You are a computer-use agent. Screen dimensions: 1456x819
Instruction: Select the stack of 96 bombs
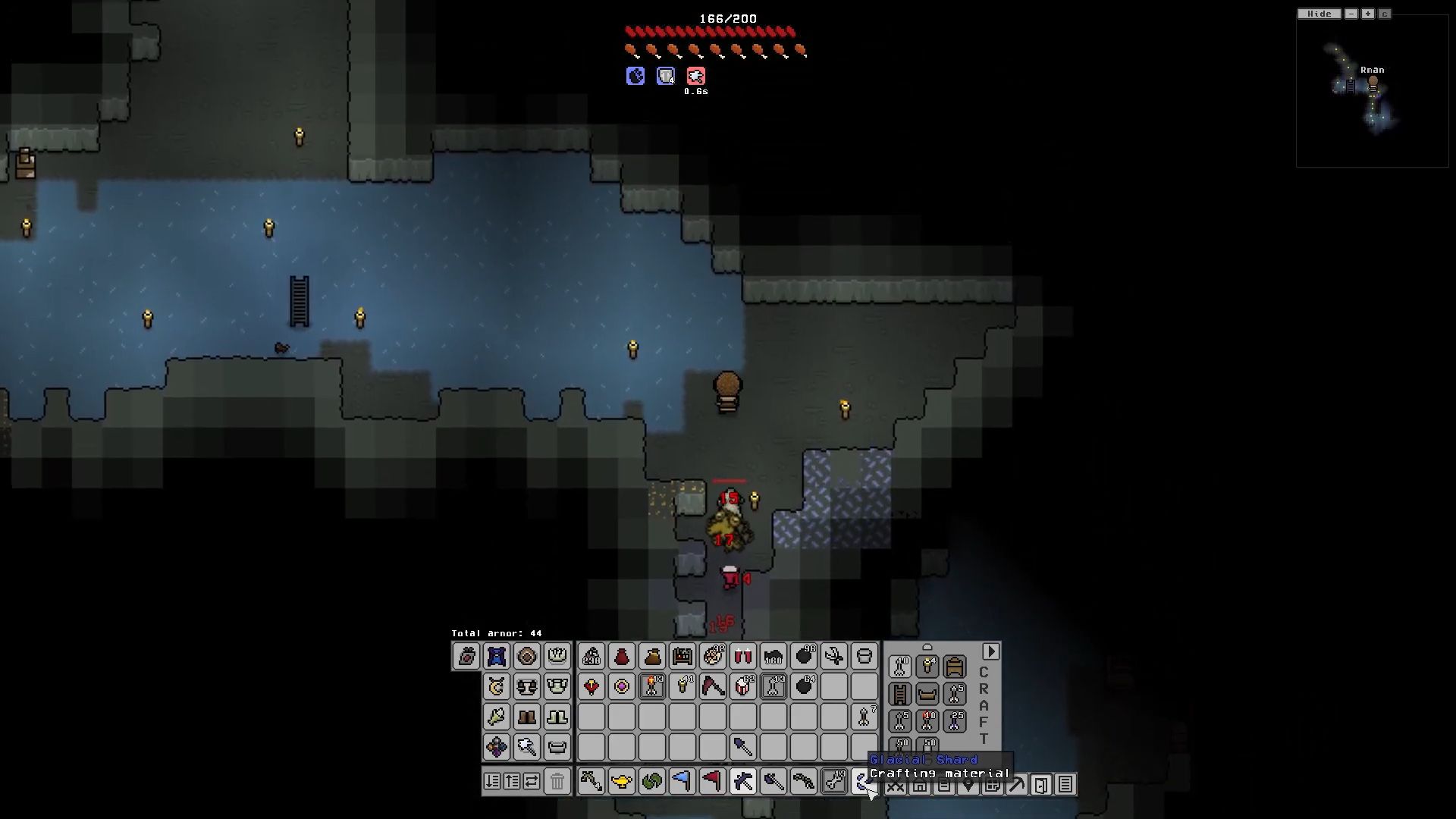pos(804,657)
